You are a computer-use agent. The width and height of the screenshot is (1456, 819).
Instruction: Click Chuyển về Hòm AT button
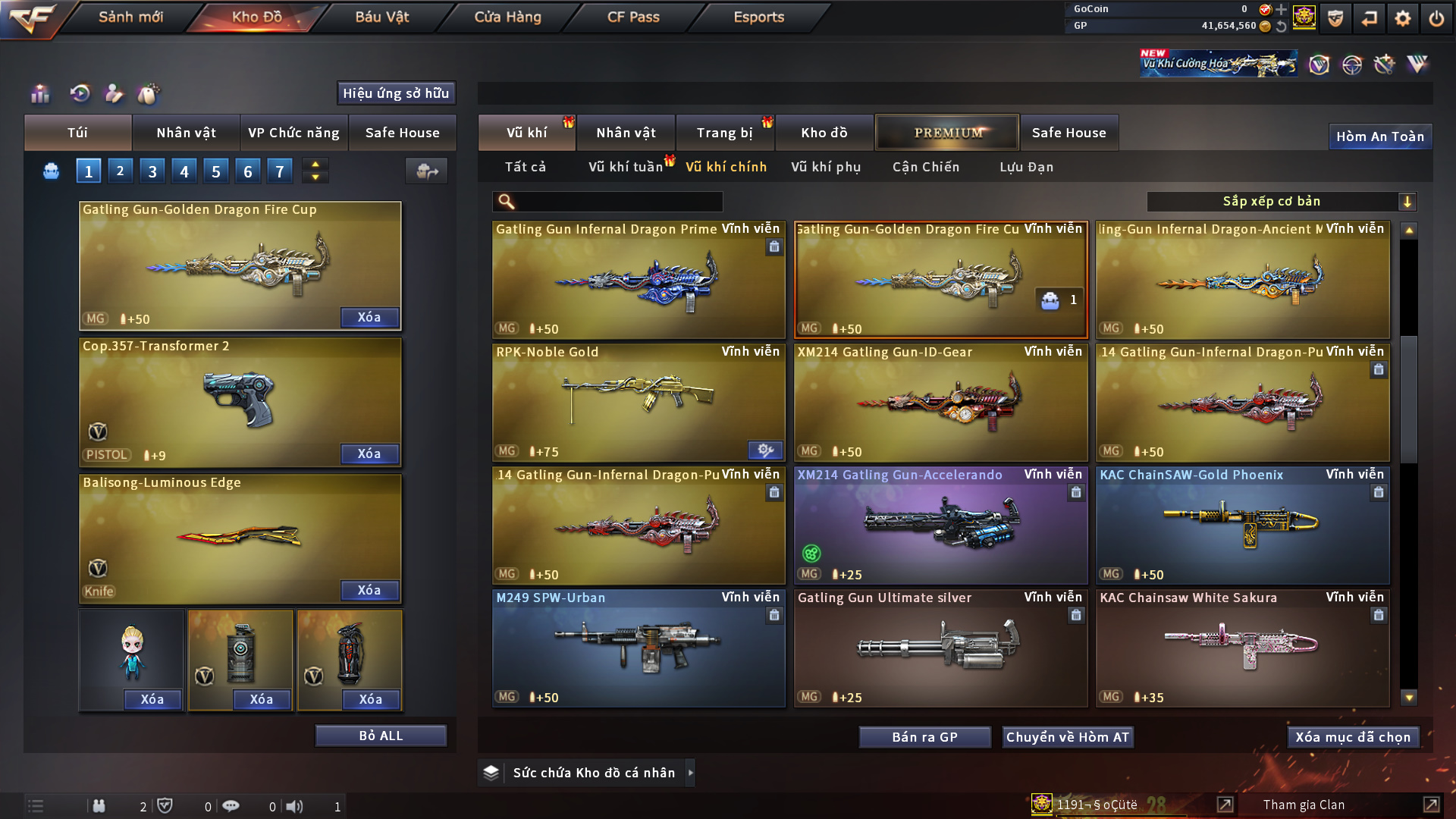(x=1068, y=737)
